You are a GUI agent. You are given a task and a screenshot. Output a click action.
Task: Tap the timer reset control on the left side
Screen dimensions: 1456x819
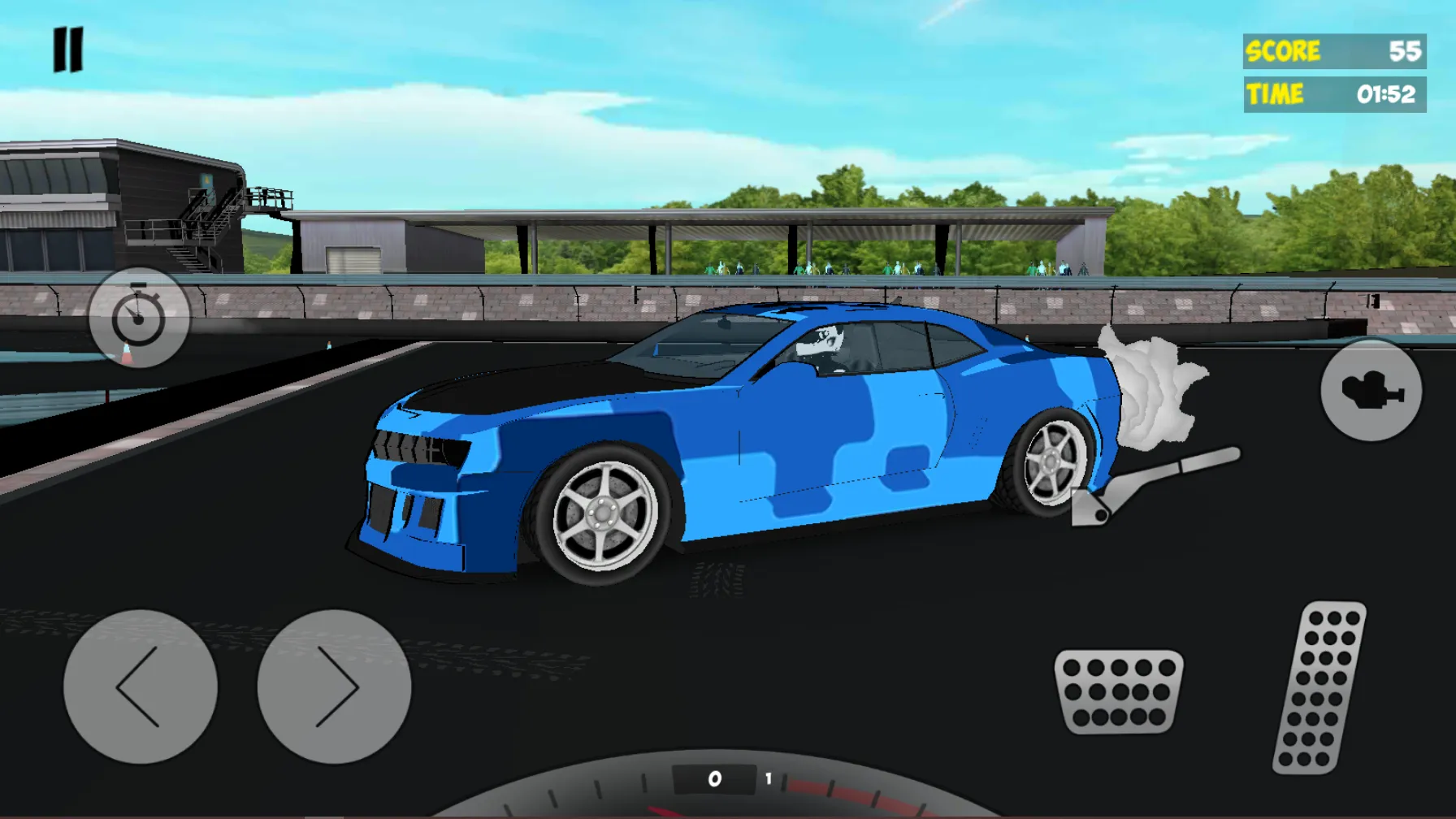click(x=140, y=317)
